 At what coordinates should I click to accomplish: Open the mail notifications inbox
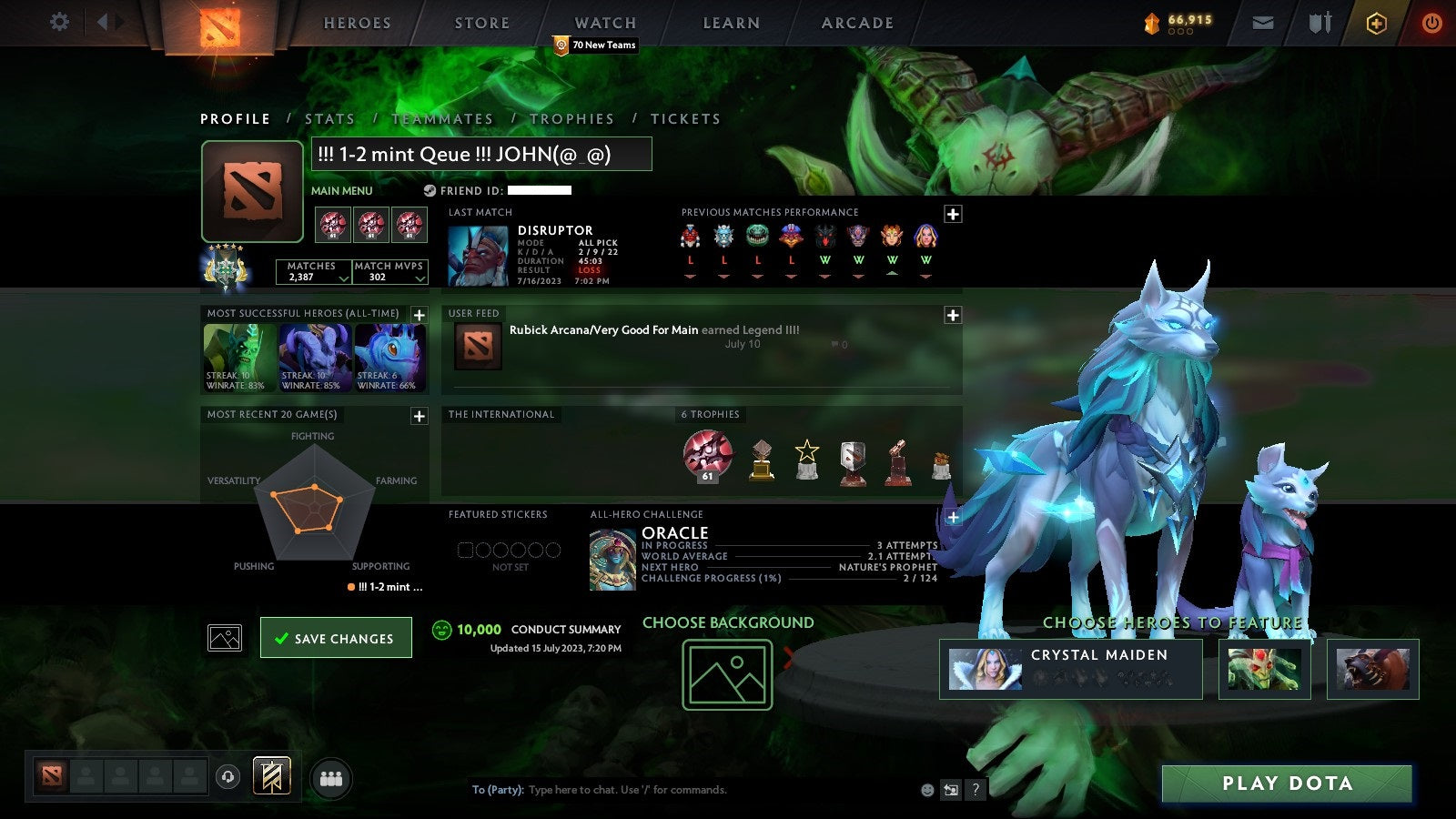[x=1263, y=24]
